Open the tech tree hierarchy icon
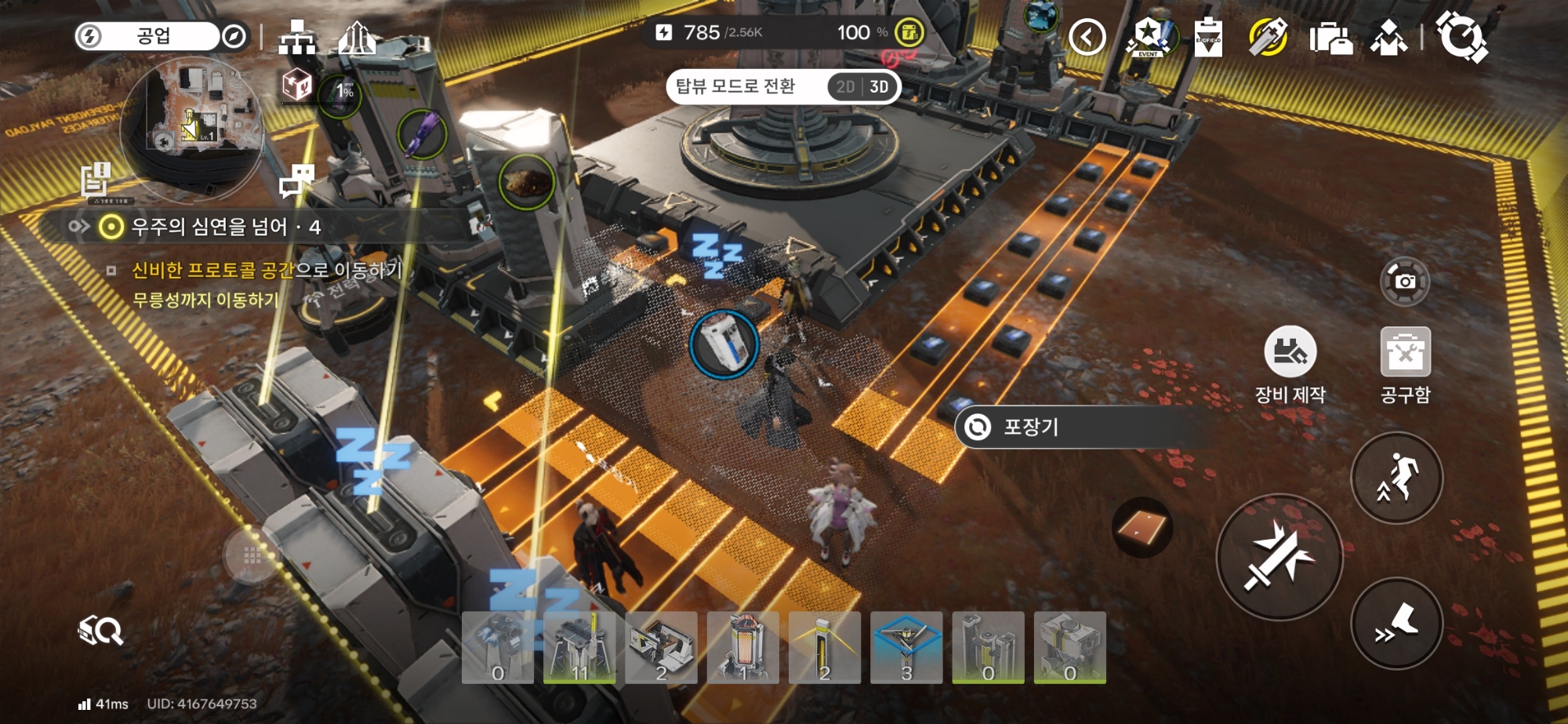Viewport: 1568px width, 724px height. click(297, 38)
